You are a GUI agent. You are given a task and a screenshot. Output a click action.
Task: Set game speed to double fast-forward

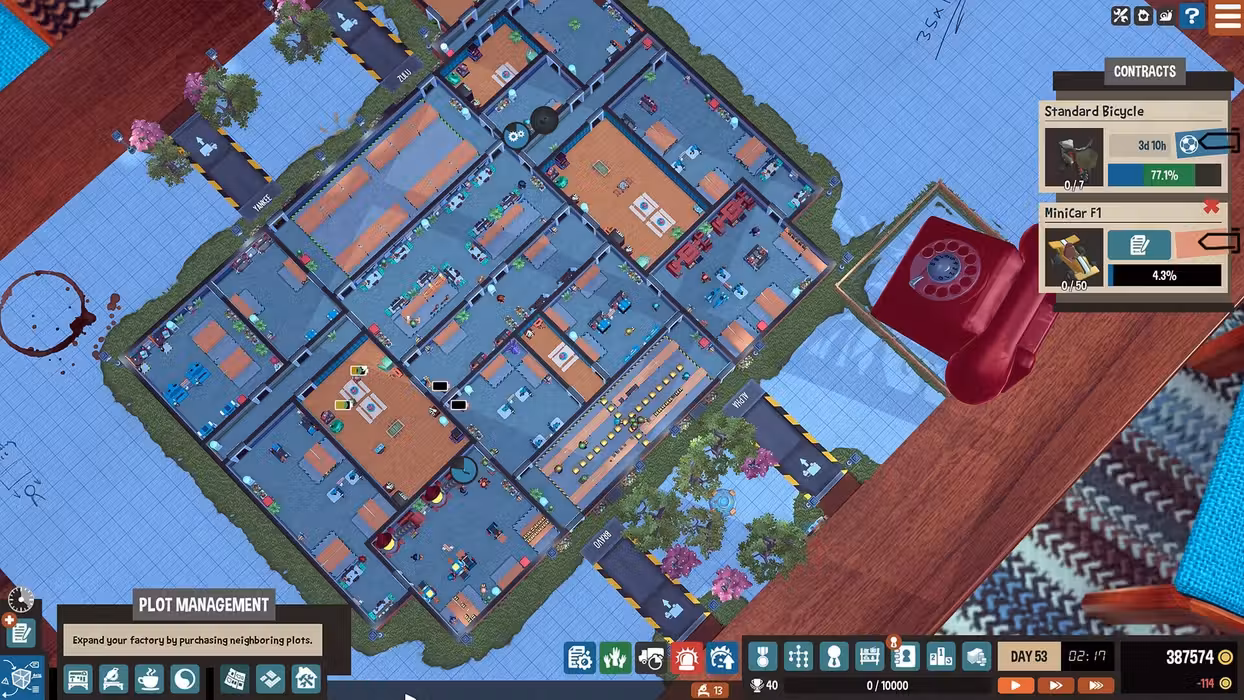click(1055, 686)
